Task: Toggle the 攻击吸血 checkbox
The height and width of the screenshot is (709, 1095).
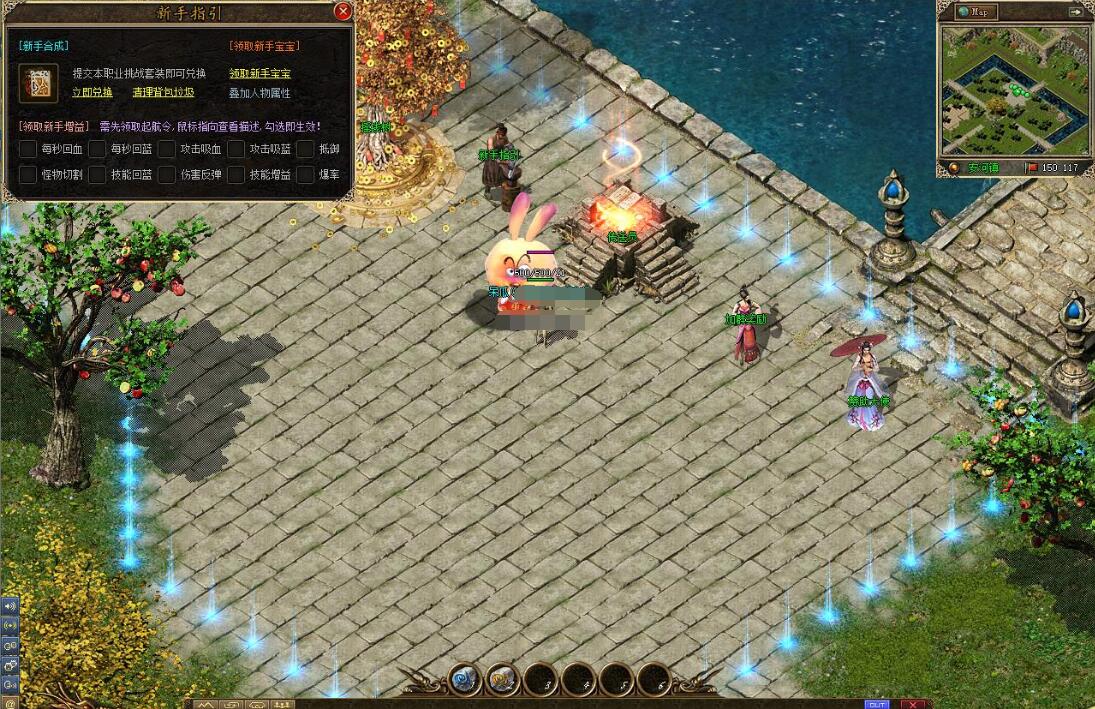Action: (167, 149)
